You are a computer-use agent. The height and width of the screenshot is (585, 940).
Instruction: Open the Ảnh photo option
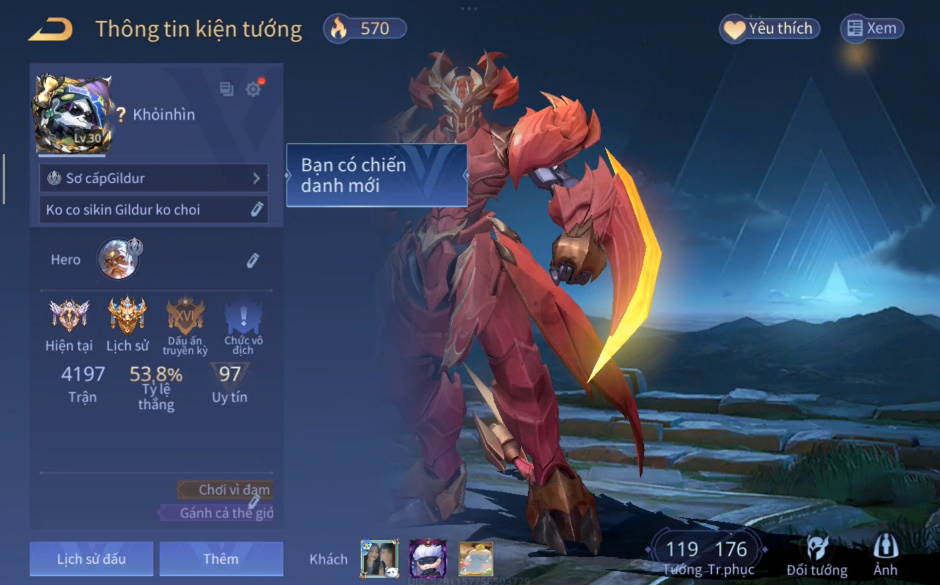click(885, 555)
